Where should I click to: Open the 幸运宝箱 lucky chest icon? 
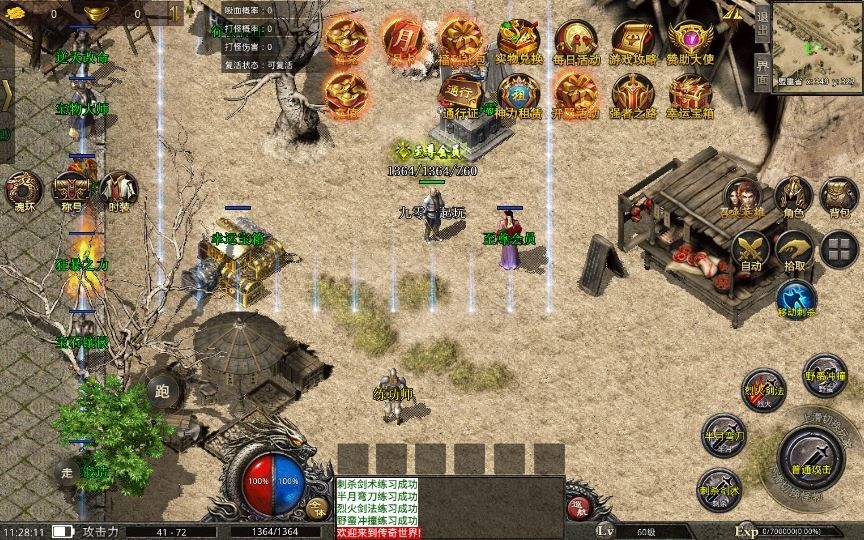[x=690, y=95]
